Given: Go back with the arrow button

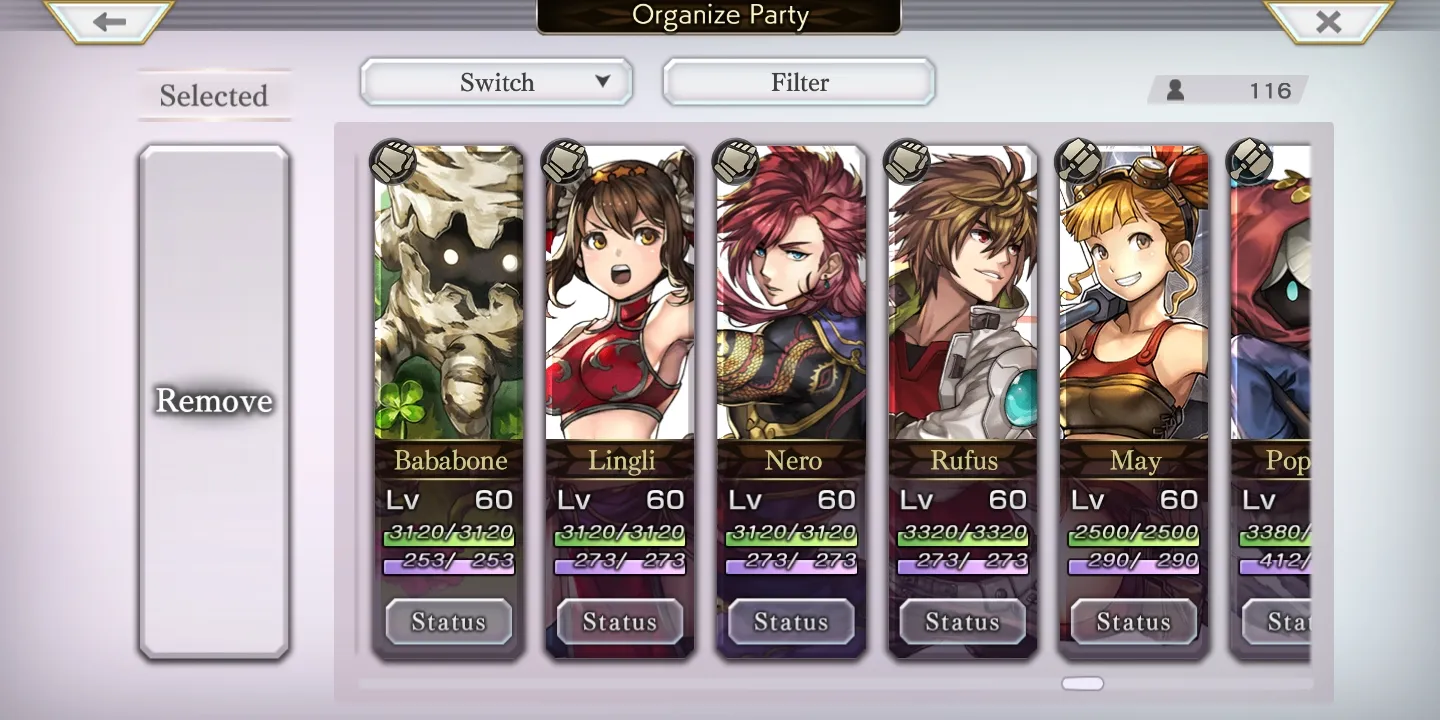Looking at the screenshot, I should point(109,21).
